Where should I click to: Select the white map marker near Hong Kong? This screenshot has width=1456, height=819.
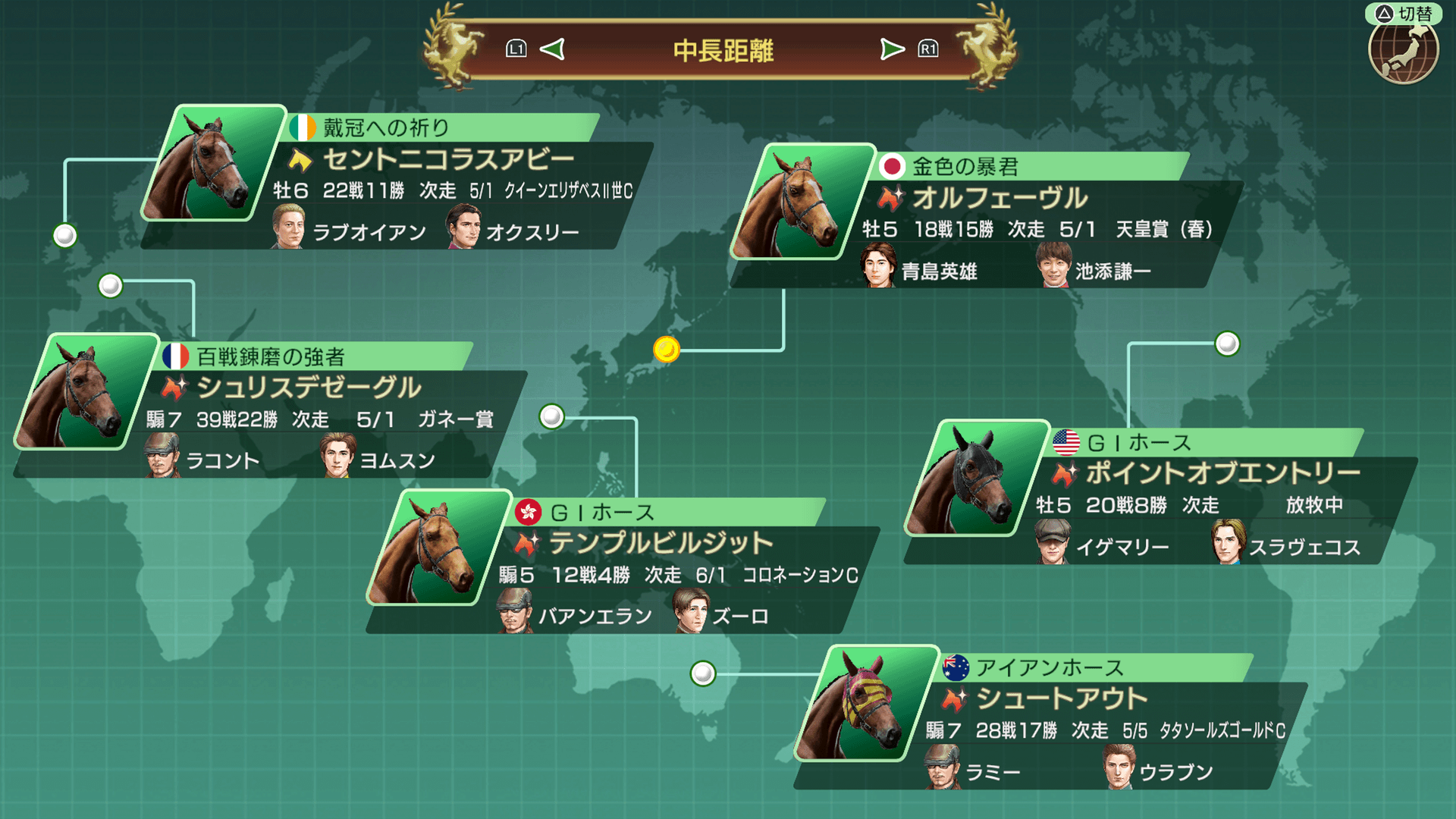click(551, 416)
